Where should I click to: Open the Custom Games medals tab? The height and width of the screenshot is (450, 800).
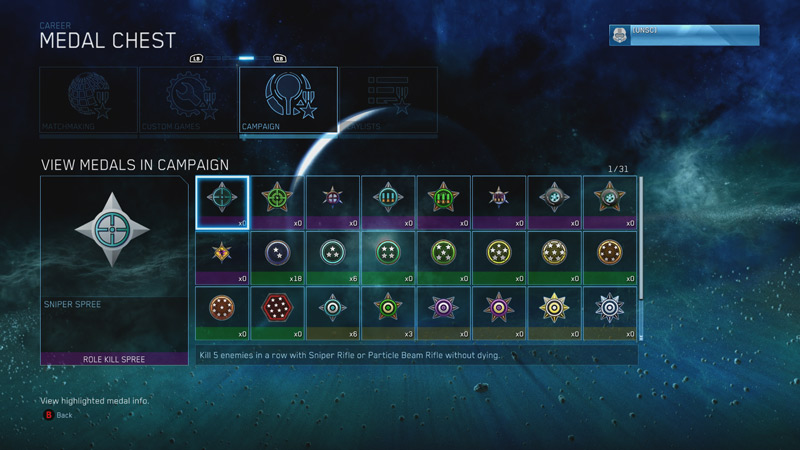(x=187, y=101)
